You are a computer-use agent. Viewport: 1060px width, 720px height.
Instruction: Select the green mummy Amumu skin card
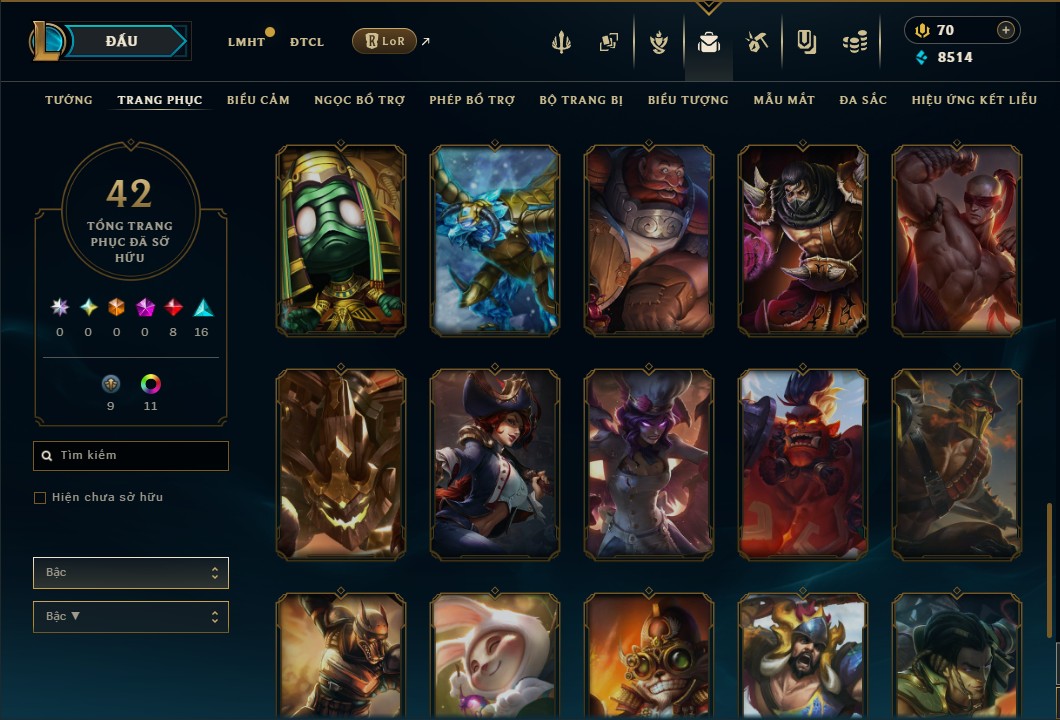341,240
